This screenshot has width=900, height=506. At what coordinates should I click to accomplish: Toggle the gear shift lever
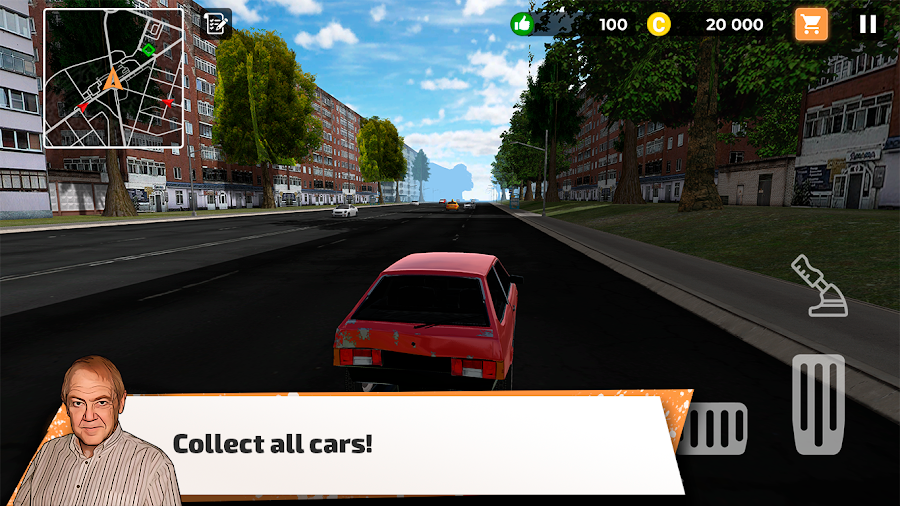coord(819,286)
